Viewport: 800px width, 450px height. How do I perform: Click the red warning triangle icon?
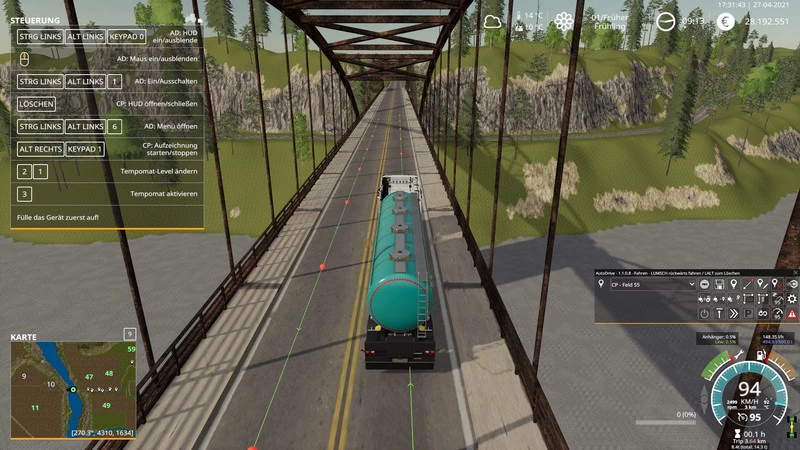click(792, 314)
